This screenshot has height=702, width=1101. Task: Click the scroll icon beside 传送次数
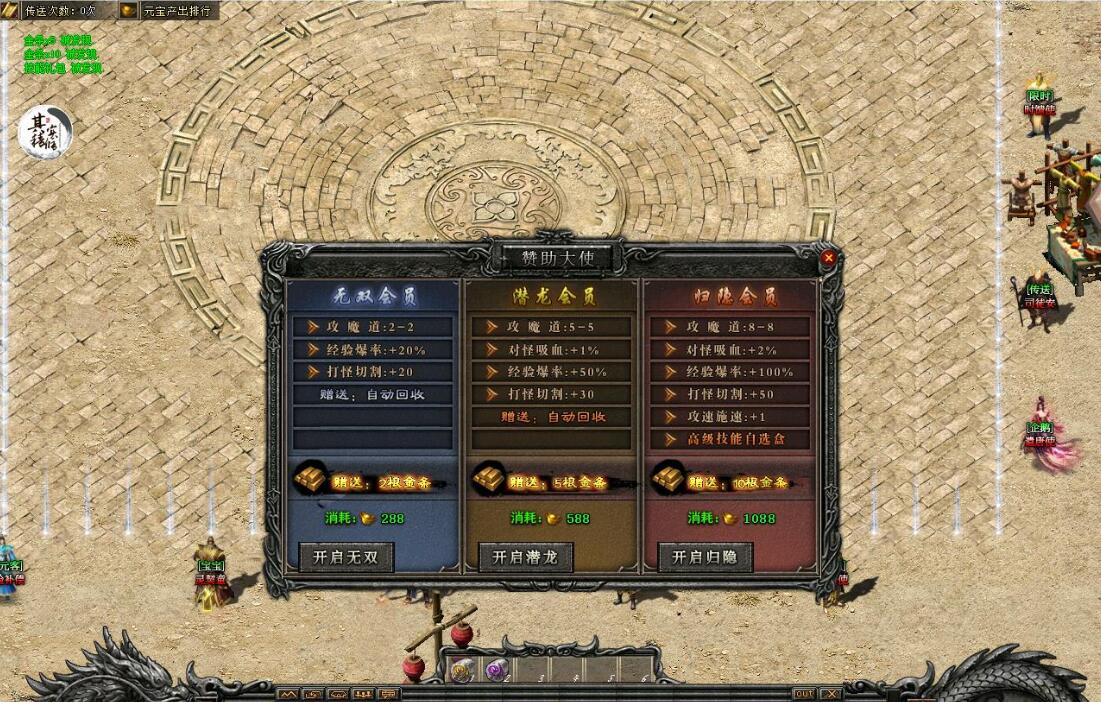pyautogui.click(x=10, y=11)
